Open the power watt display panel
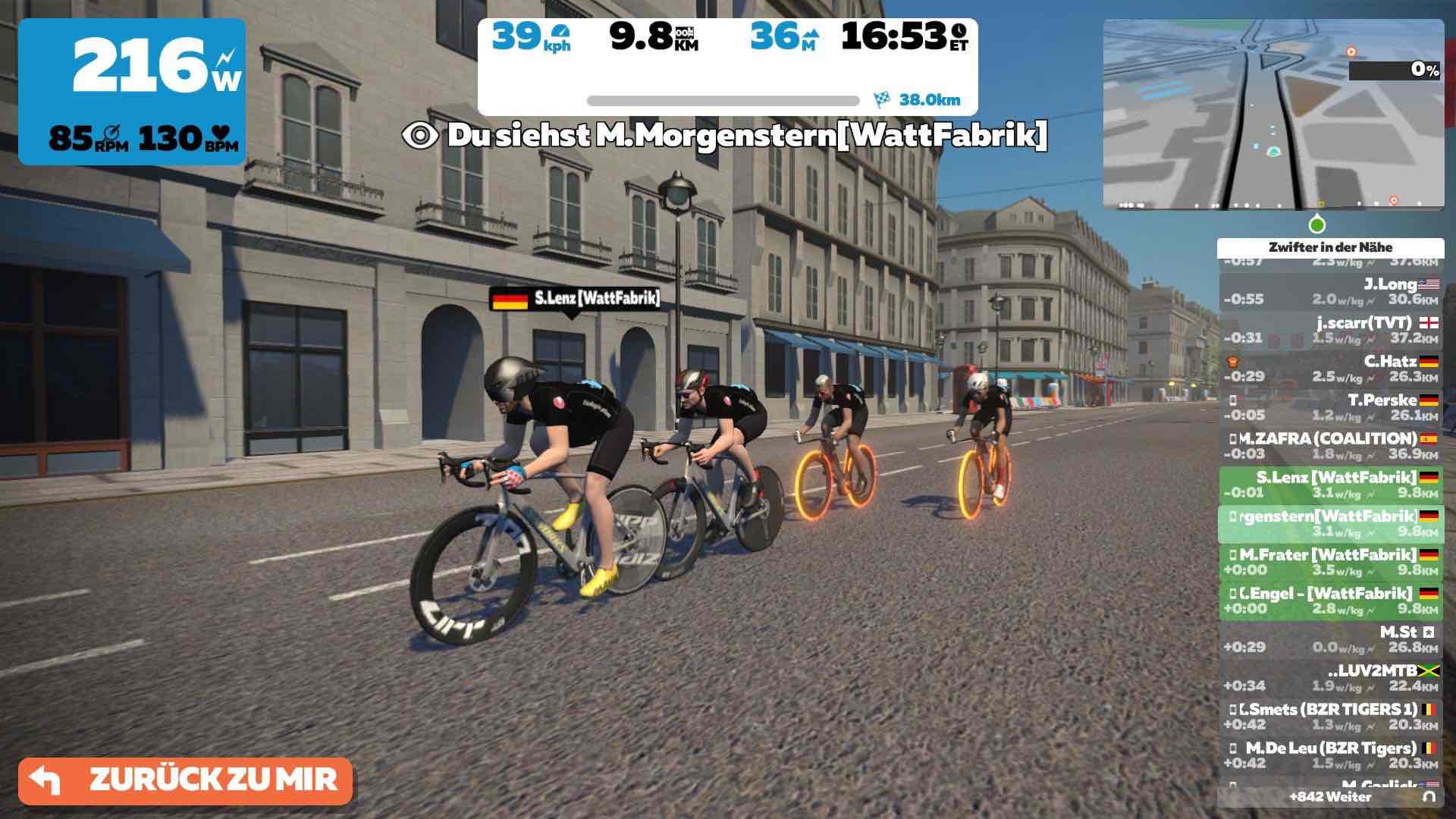The image size is (1456, 819). click(x=132, y=92)
